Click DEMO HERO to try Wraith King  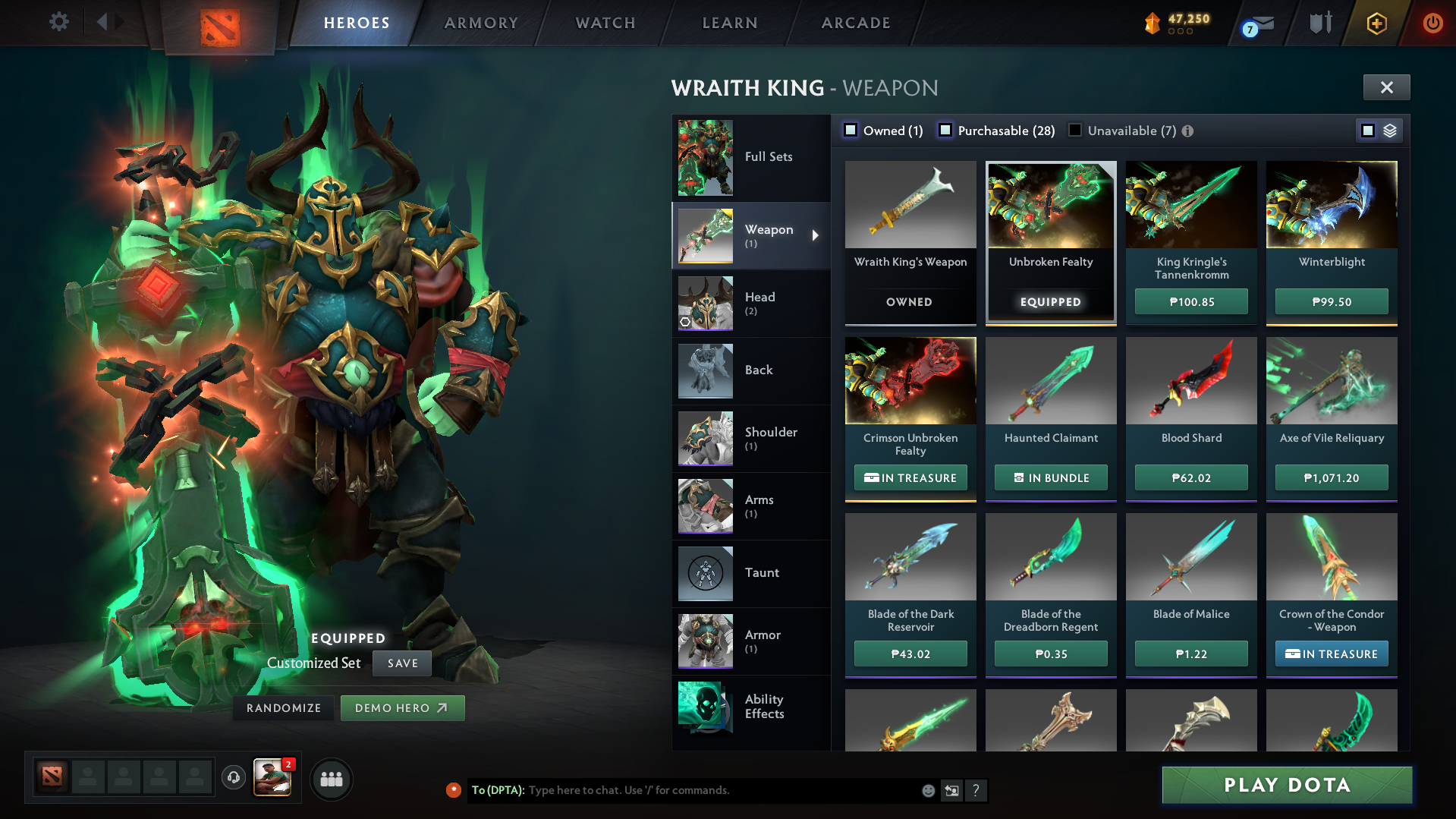tap(402, 707)
